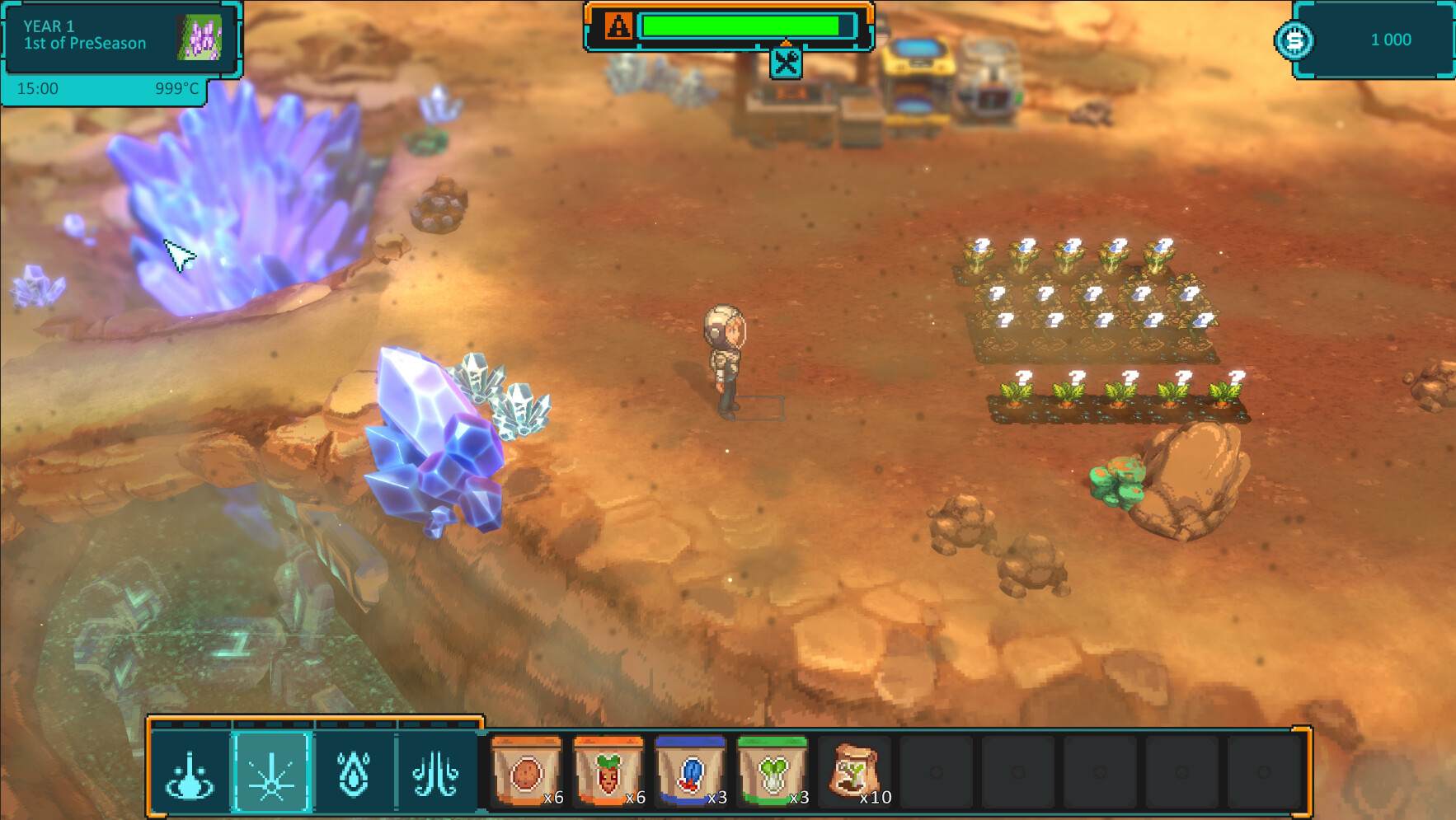Viewport: 1456px width, 820px height.
Task: Choose the blue pepper seed packet
Action: [691, 772]
